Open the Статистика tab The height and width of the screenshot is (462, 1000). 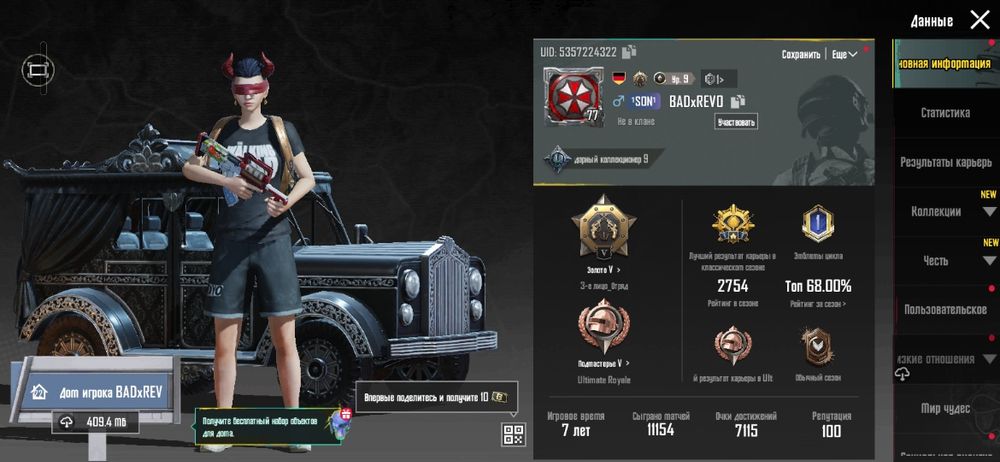coord(945,113)
